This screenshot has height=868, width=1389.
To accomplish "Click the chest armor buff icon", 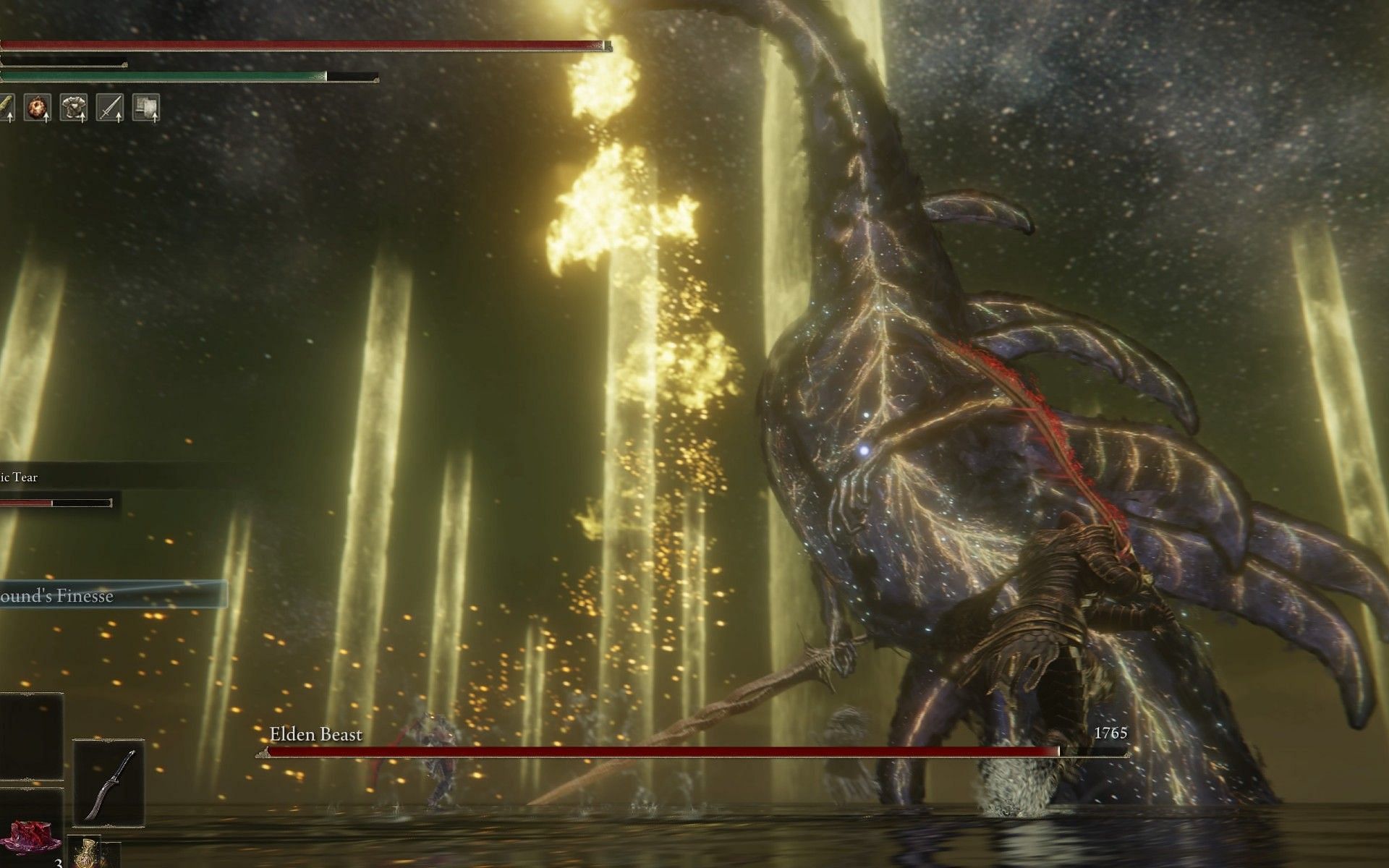I will (x=73, y=108).
